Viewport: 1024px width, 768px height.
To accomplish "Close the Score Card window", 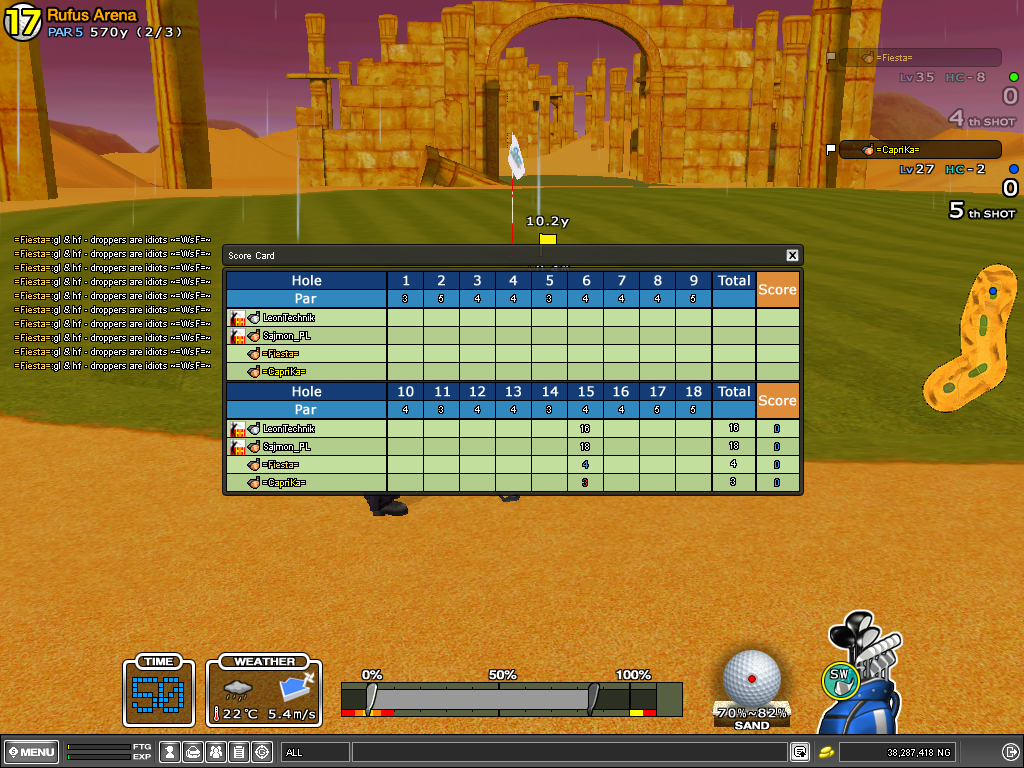I will [792, 256].
